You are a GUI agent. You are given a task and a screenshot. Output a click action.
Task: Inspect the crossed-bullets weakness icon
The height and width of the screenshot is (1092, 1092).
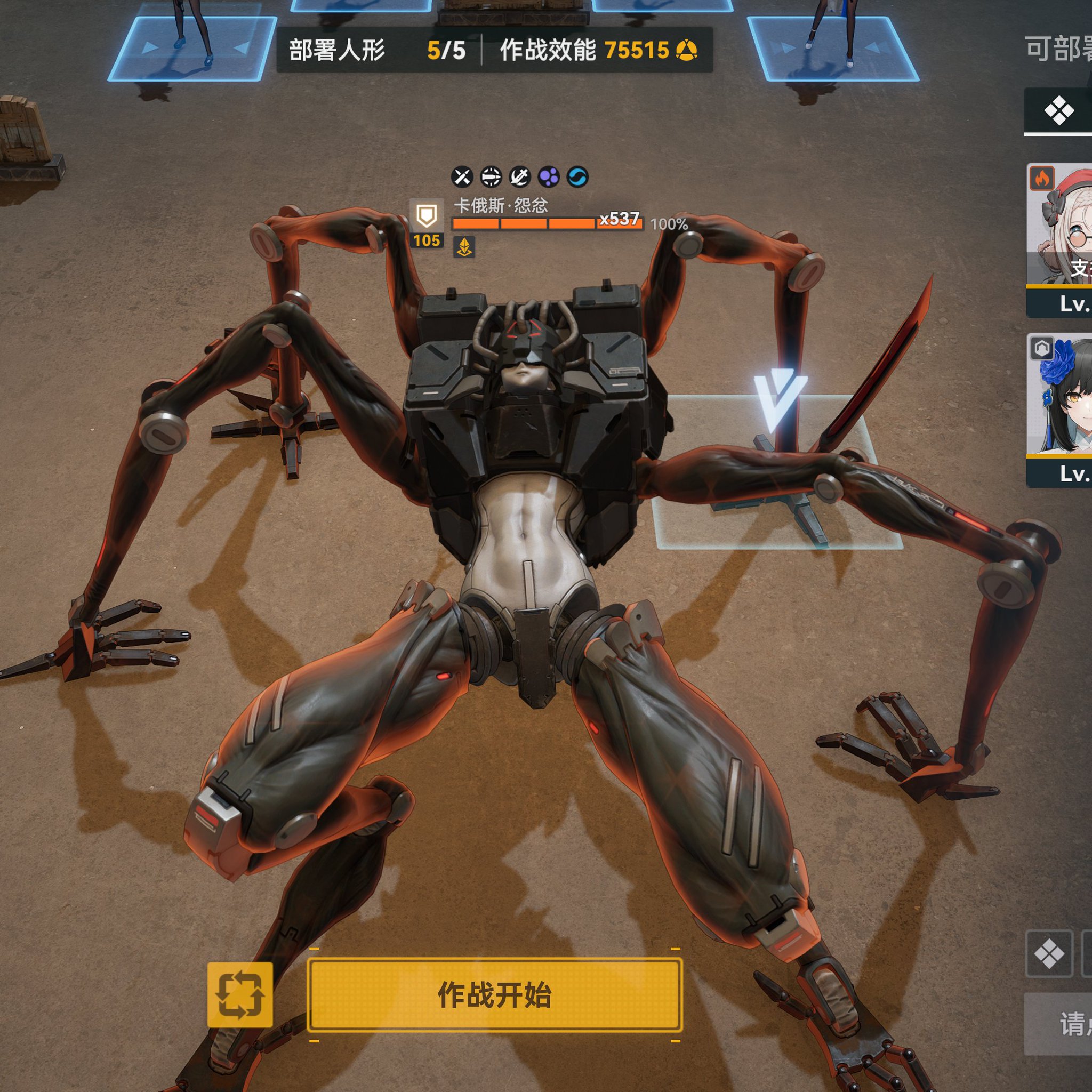(x=462, y=177)
